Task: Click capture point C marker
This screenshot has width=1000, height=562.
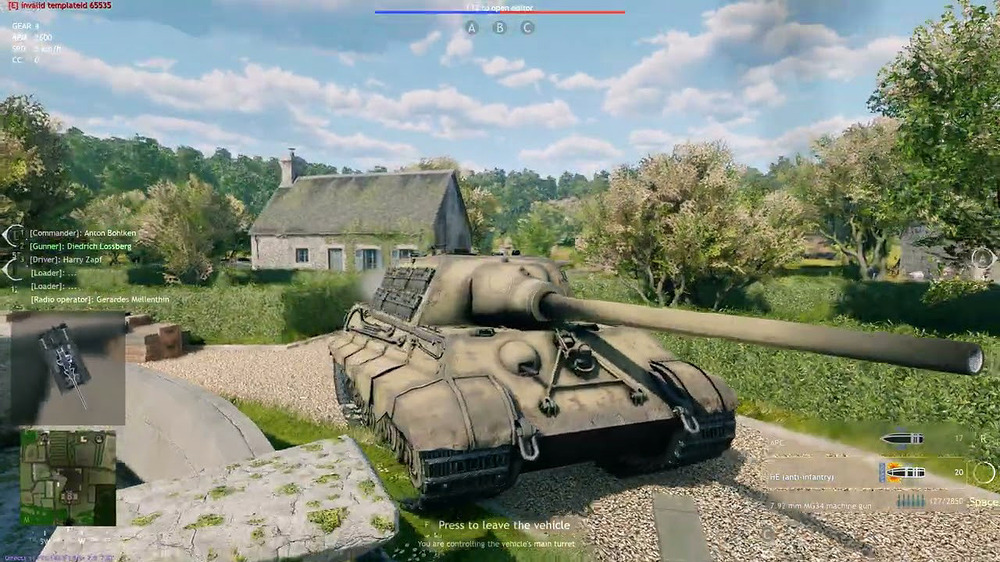Action: (527, 28)
